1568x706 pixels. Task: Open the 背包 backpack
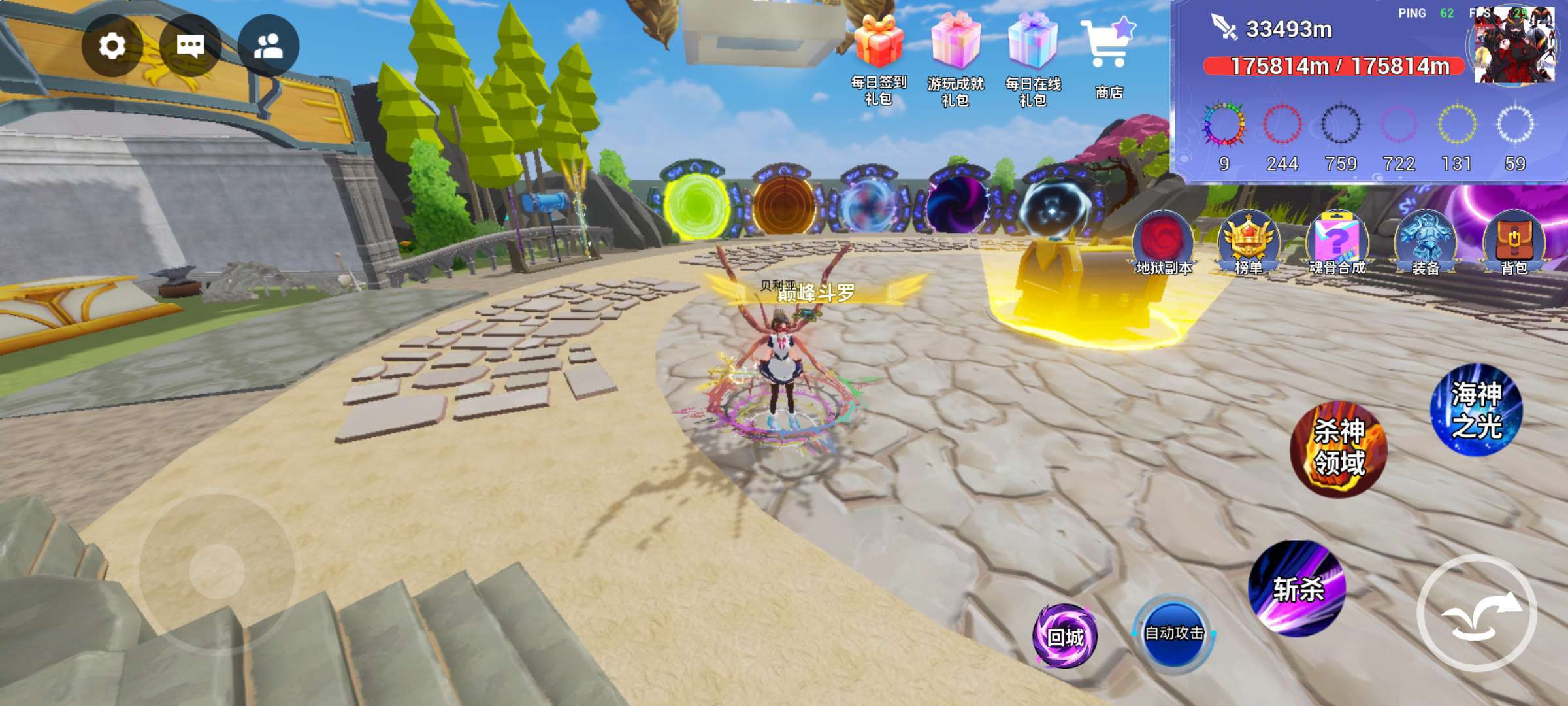pyautogui.click(x=1514, y=243)
